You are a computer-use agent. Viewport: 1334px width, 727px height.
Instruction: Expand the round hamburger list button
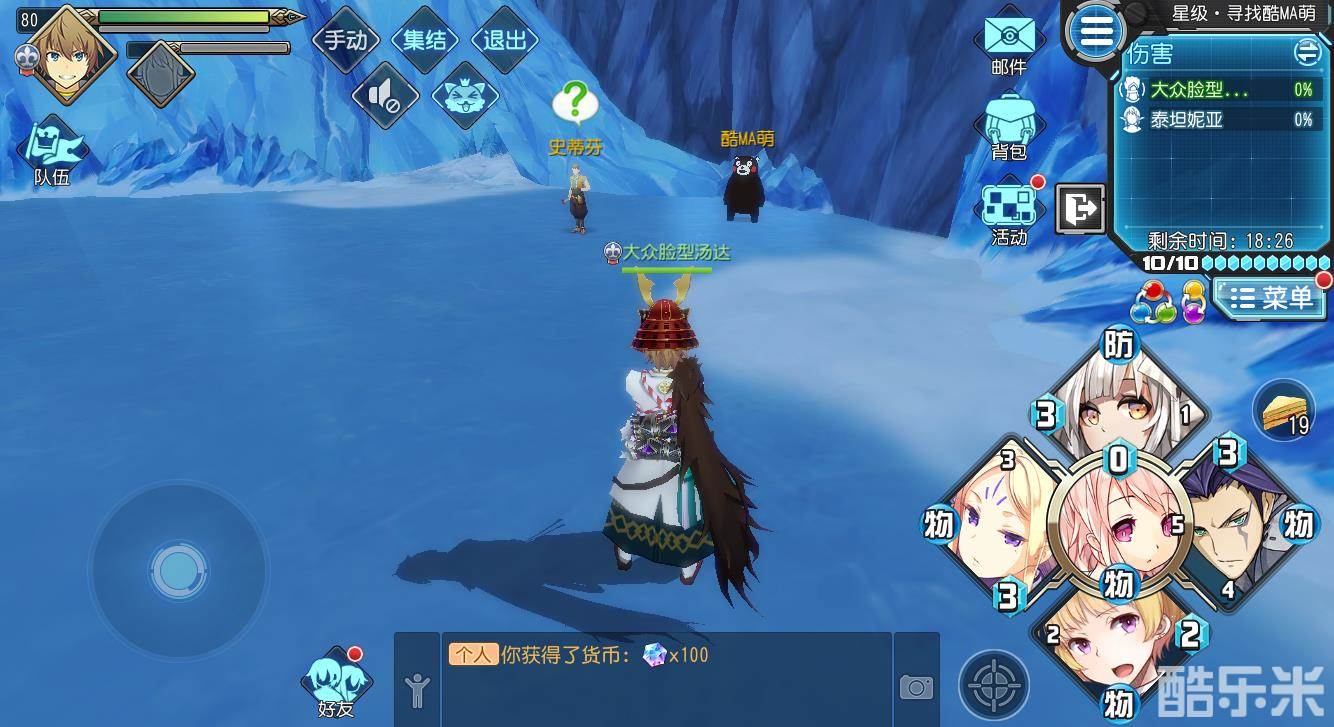click(x=1096, y=32)
